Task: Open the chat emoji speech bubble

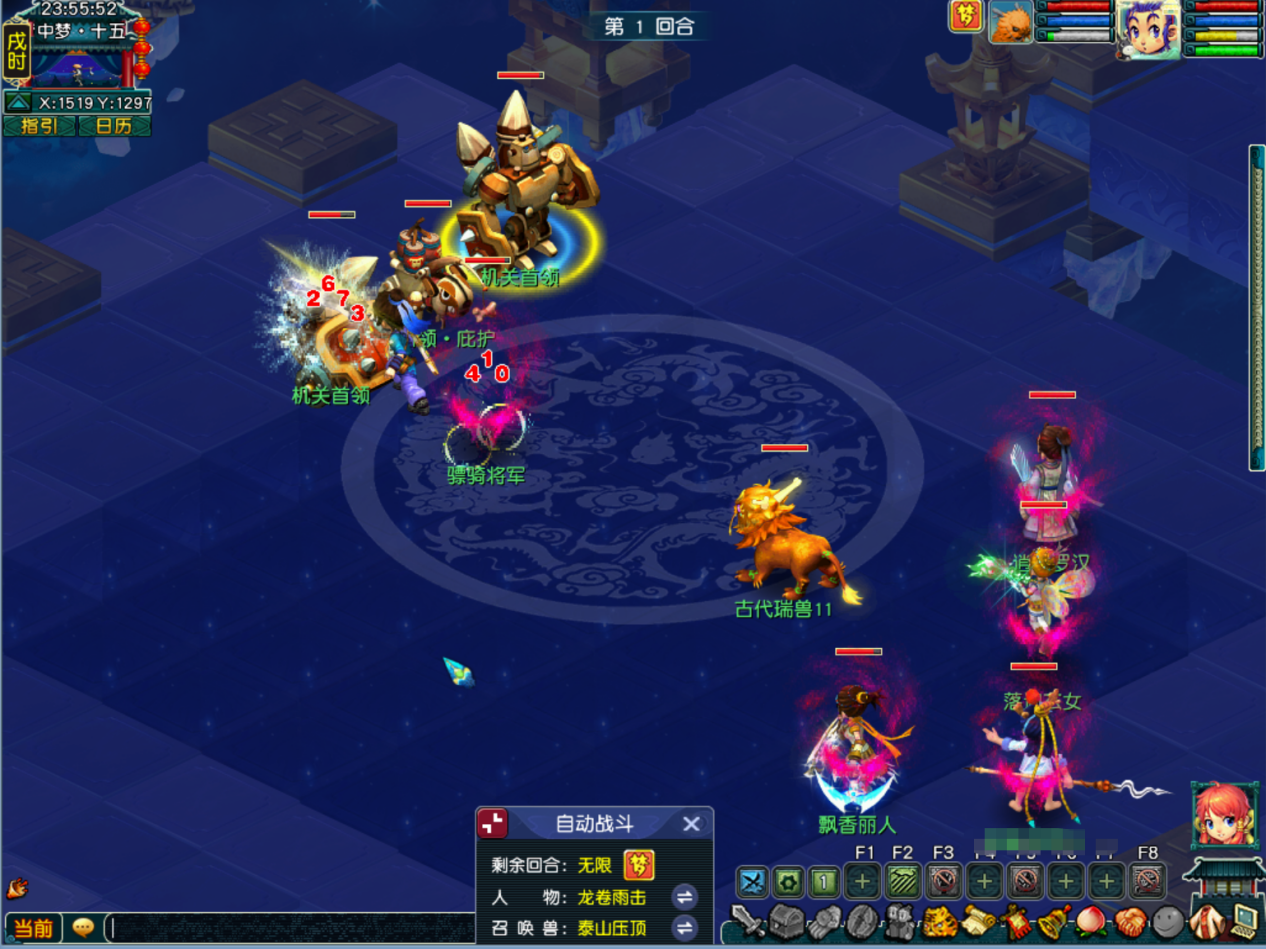Action: pyautogui.click(x=84, y=928)
